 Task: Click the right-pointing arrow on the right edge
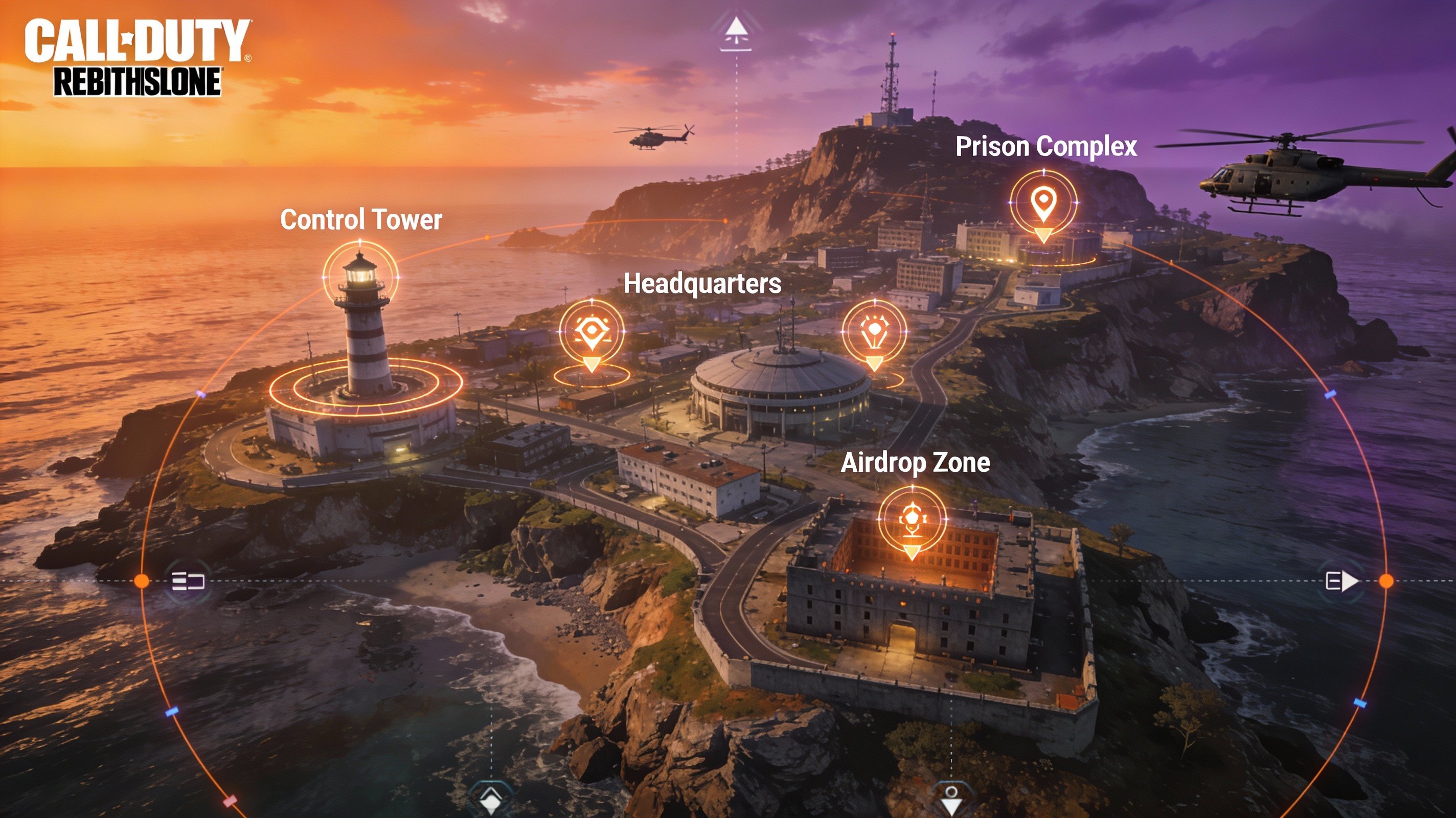(1342, 581)
